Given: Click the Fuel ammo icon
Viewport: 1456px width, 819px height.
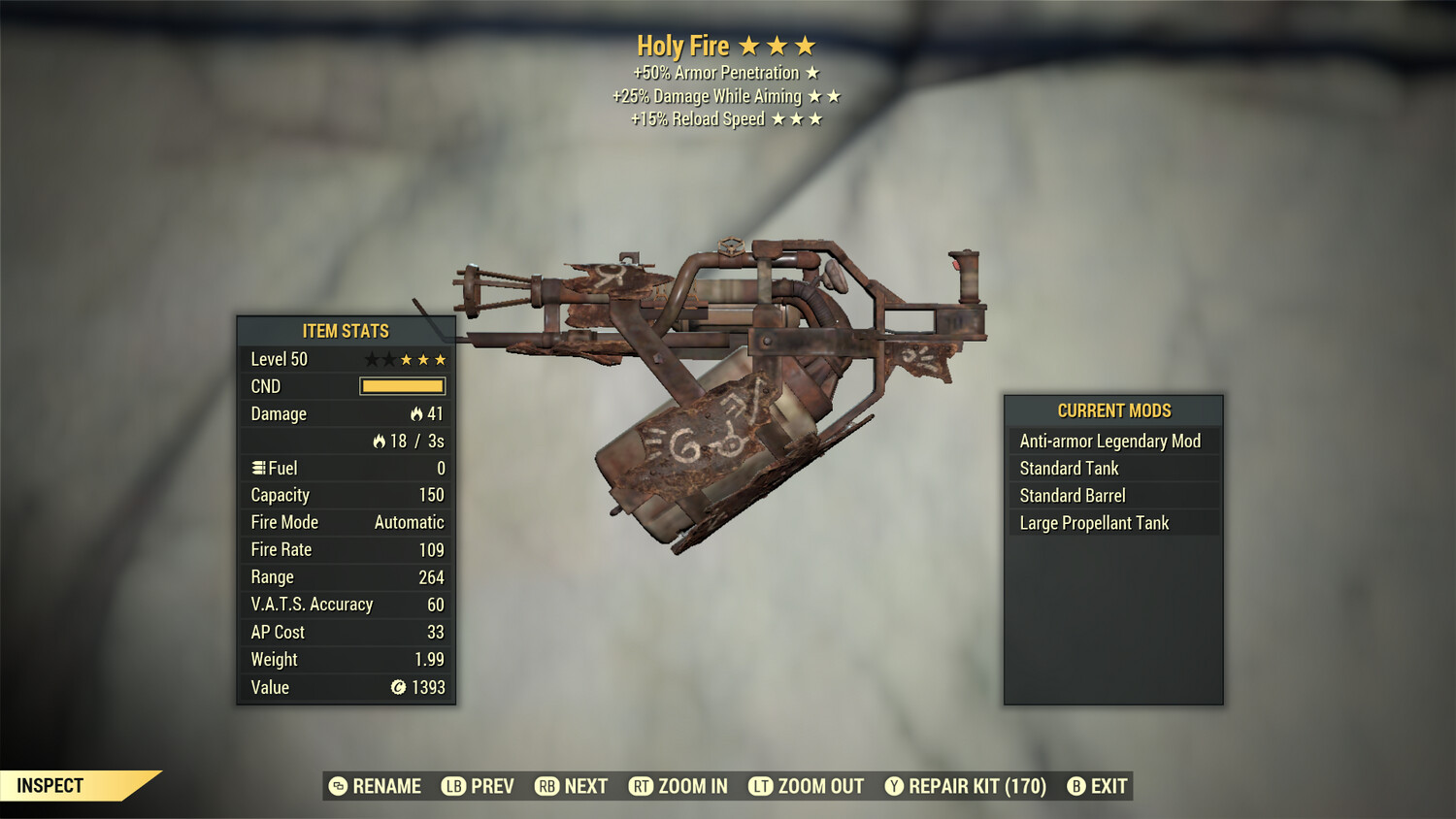Looking at the screenshot, I should pos(258,468).
